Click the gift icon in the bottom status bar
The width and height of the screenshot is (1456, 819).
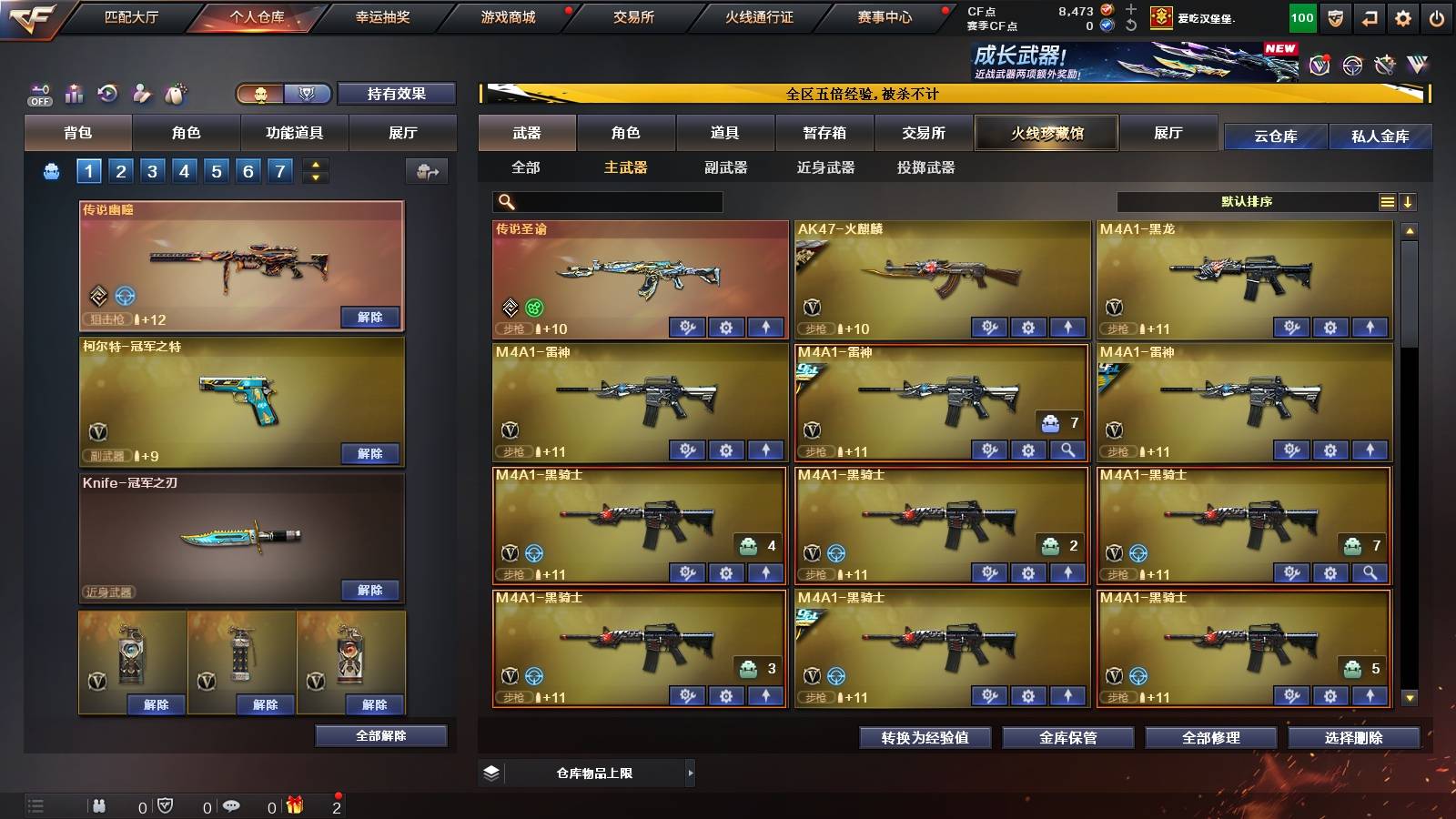pyautogui.click(x=293, y=806)
